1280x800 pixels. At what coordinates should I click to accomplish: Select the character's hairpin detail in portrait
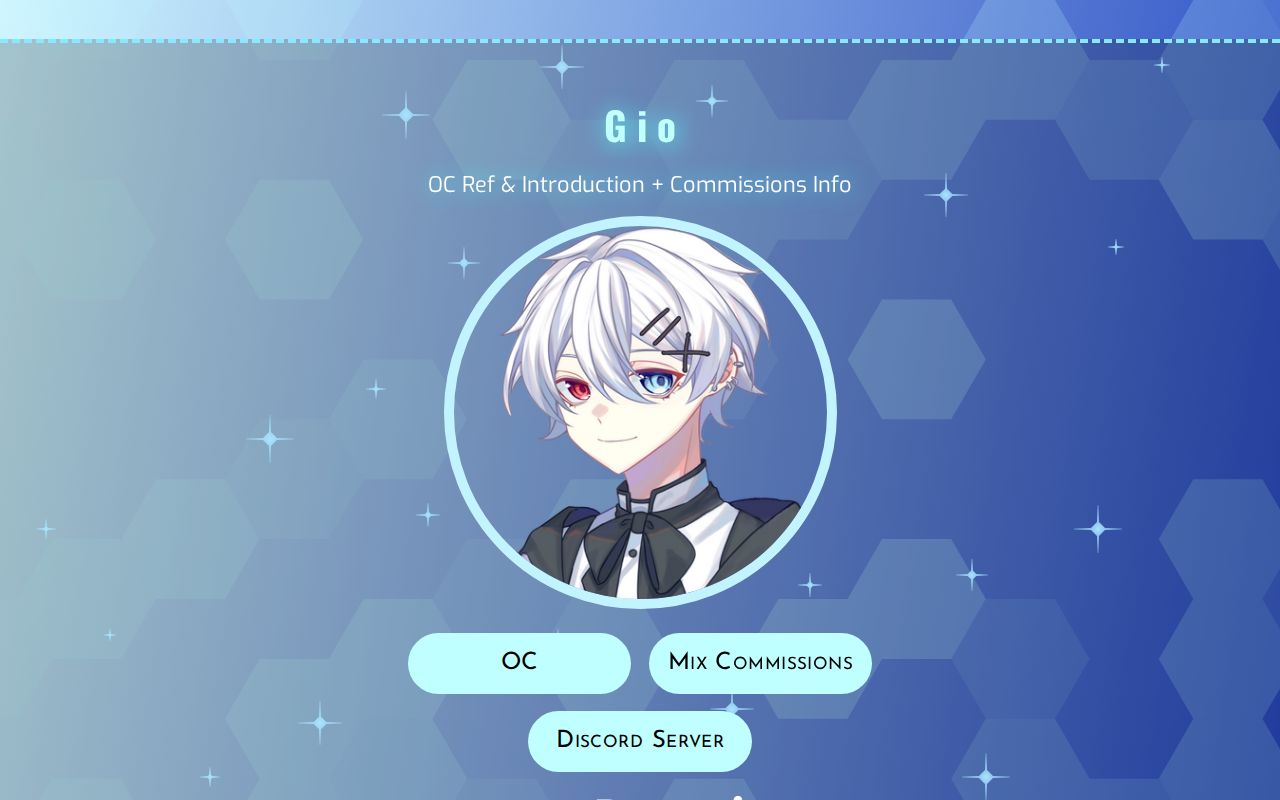coord(676,335)
